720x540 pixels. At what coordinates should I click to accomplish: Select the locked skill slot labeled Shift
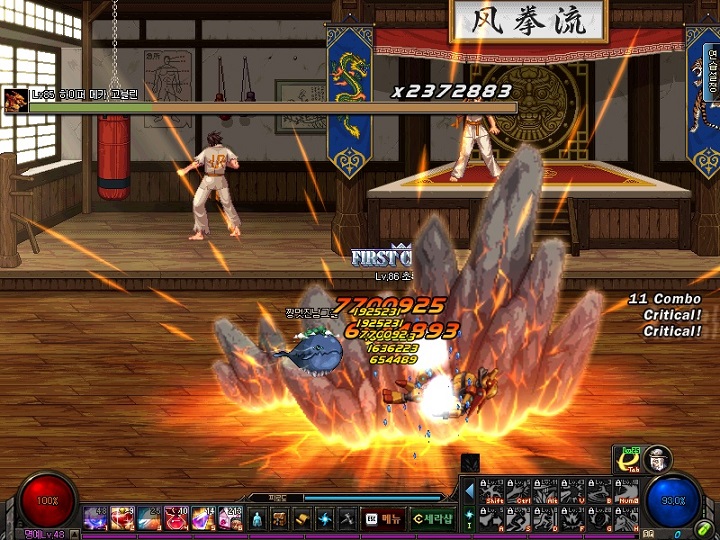point(494,491)
